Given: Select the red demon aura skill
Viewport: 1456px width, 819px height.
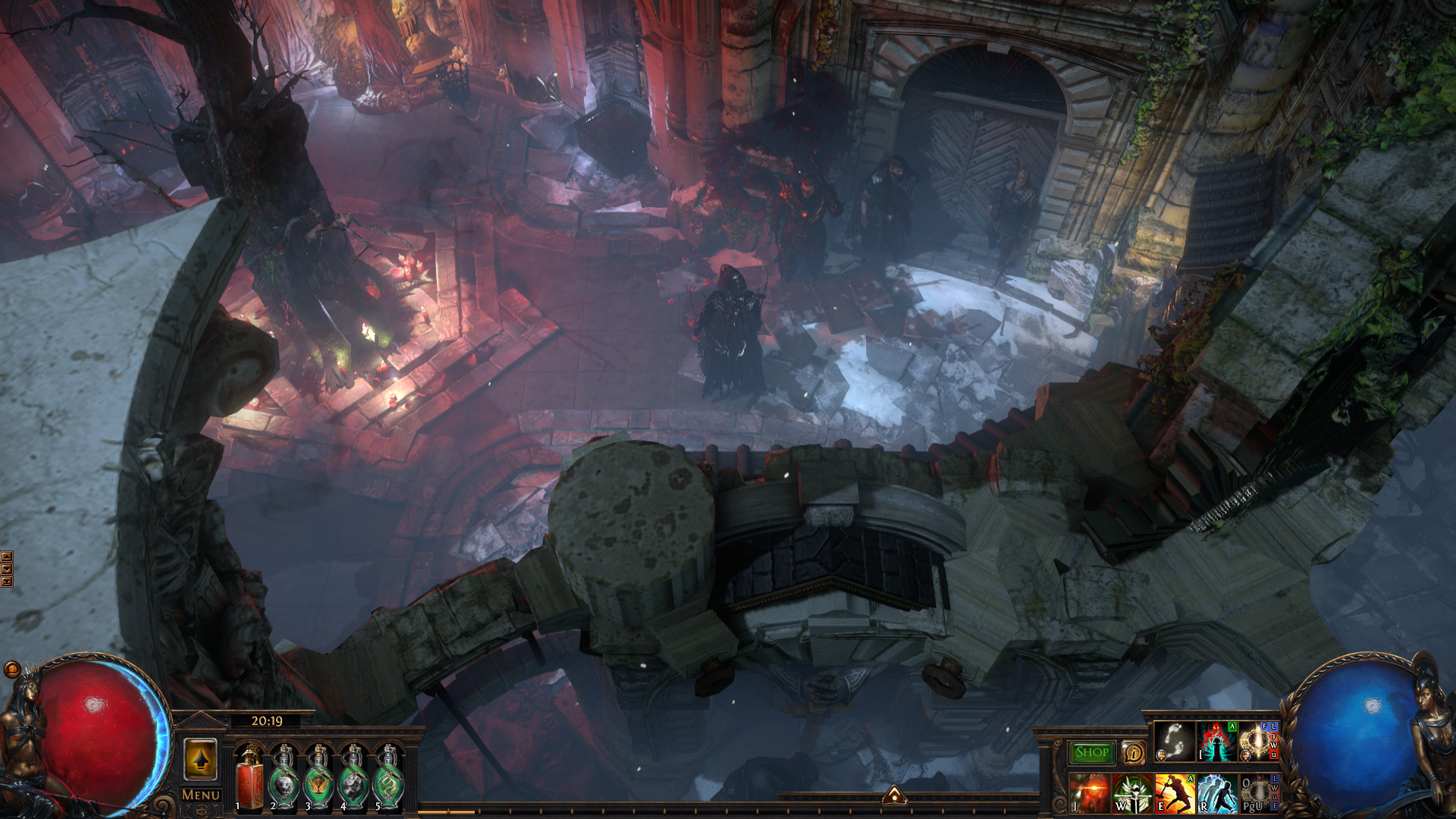Looking at the screenshot, I should (x=1216, y=742).
